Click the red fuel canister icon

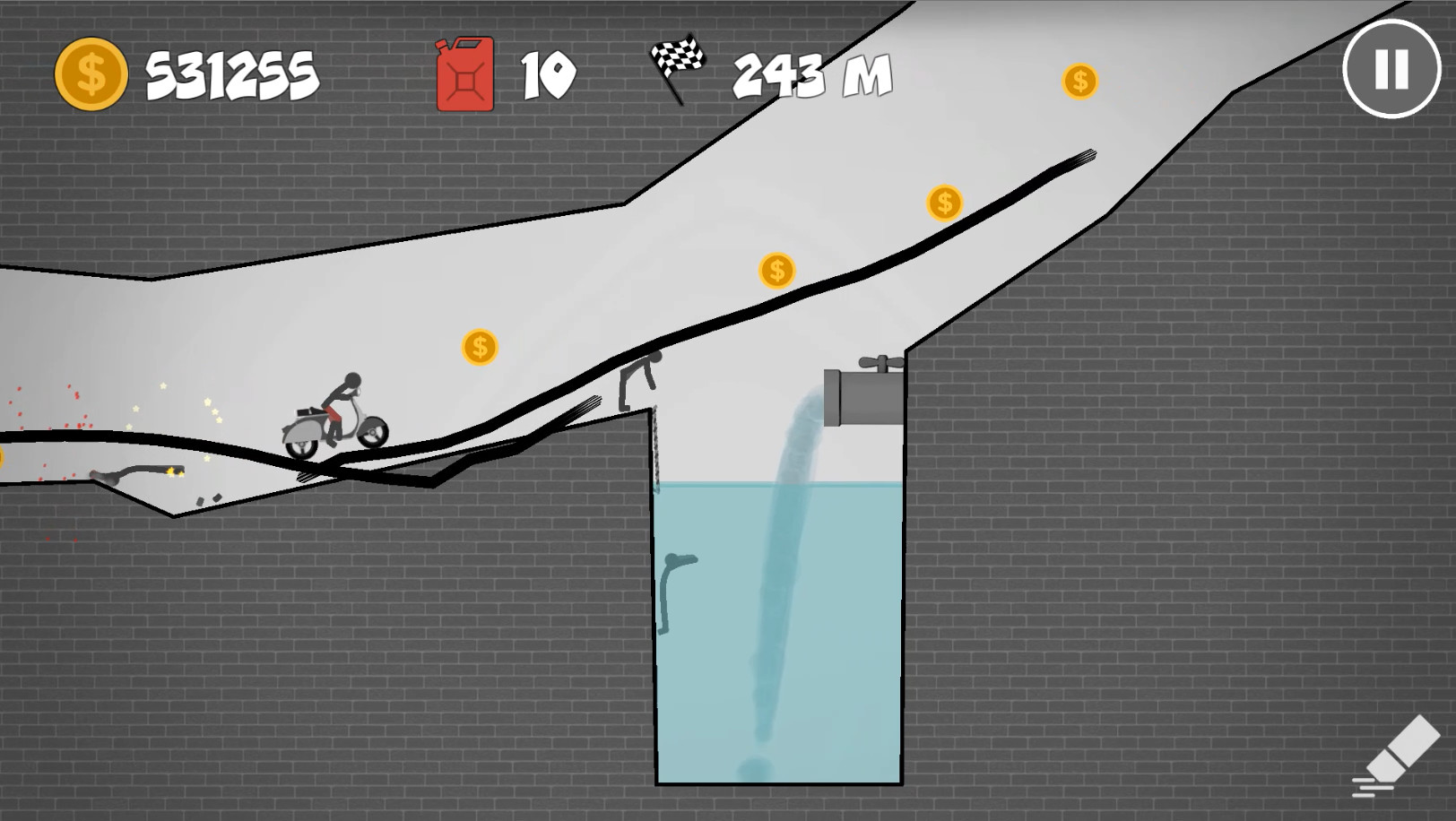pos(464,74)
